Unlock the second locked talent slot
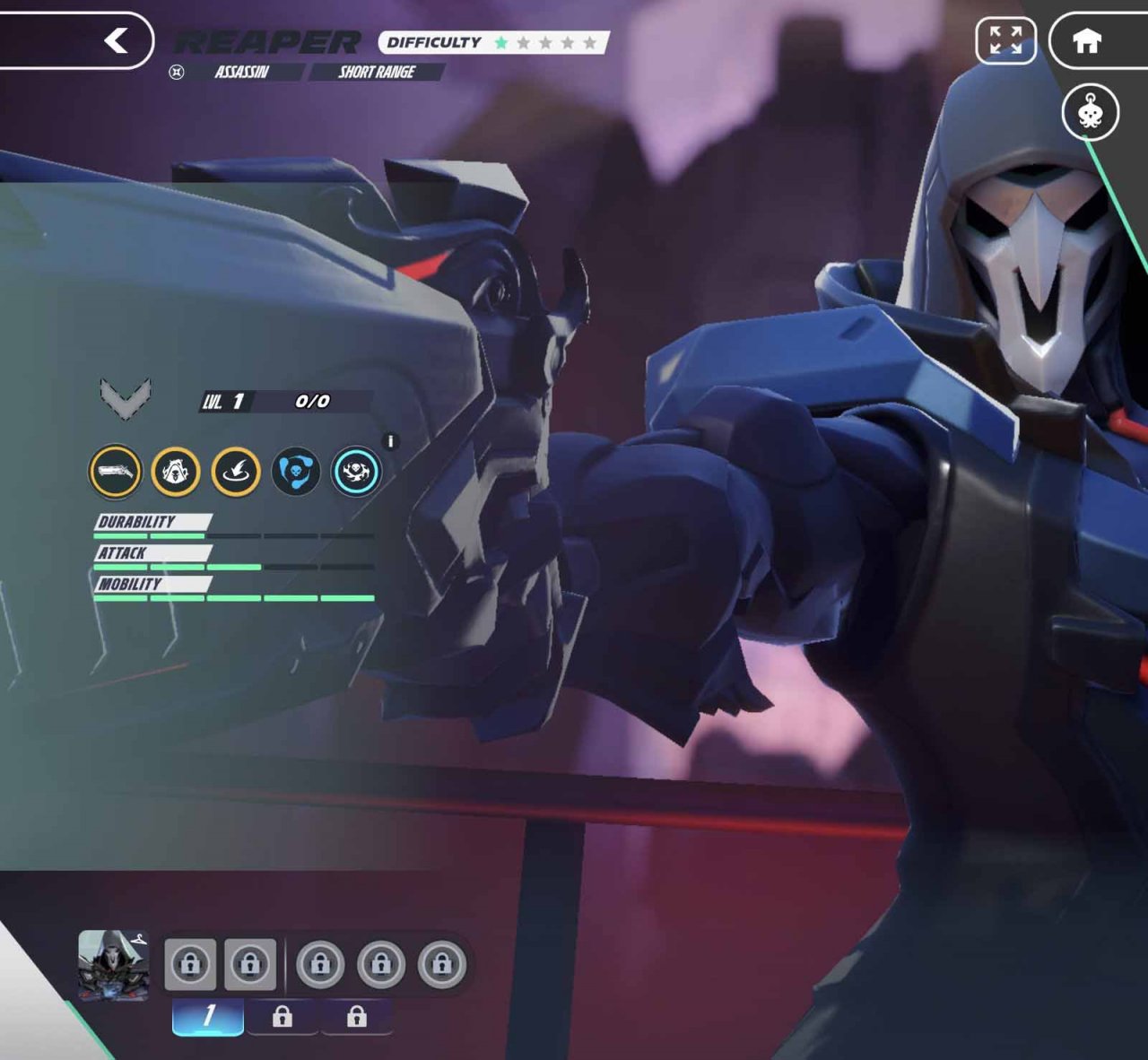The image size is (1148, 1060). coord(252,964)
